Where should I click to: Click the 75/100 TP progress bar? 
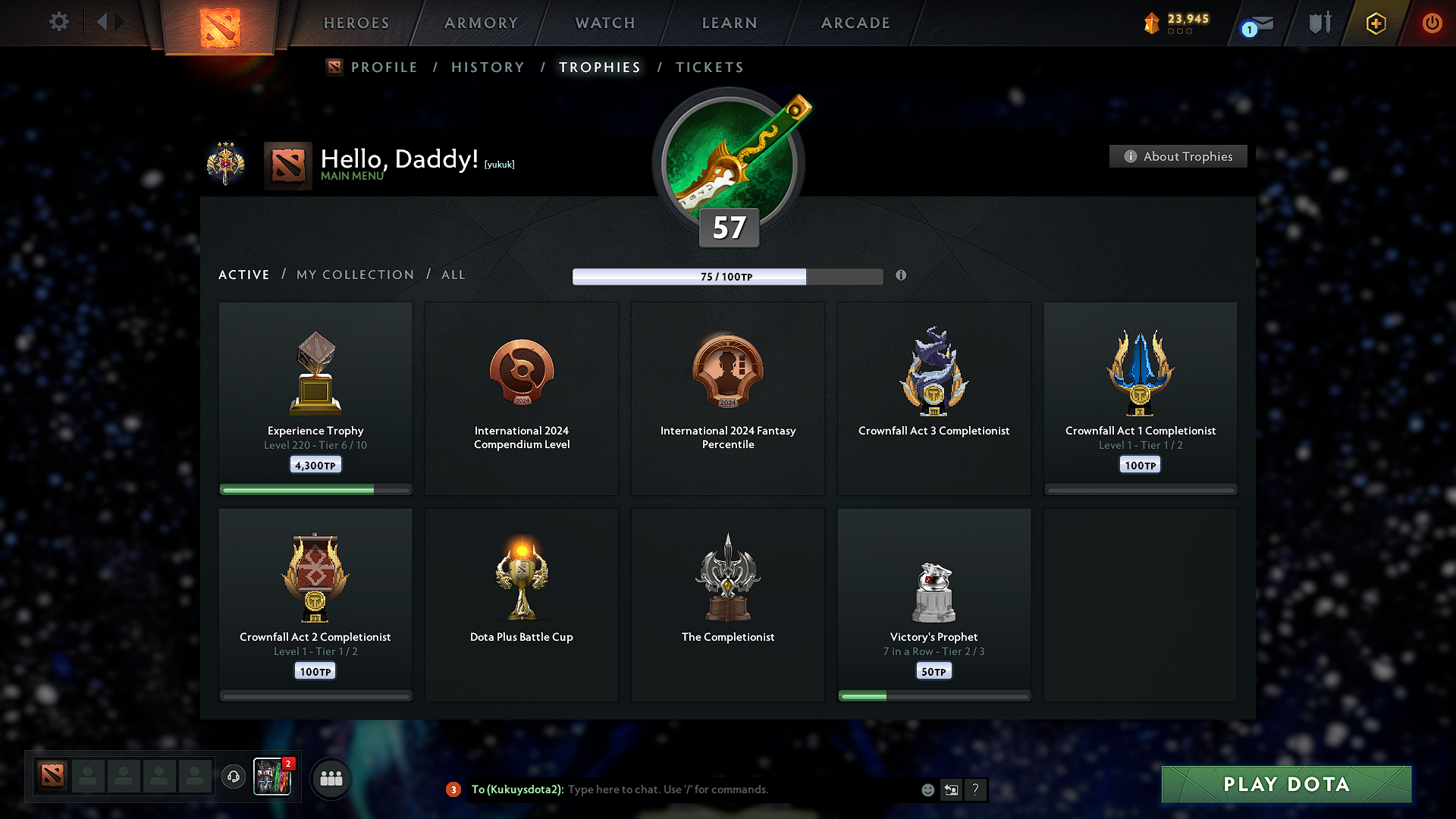click(726, 276)
